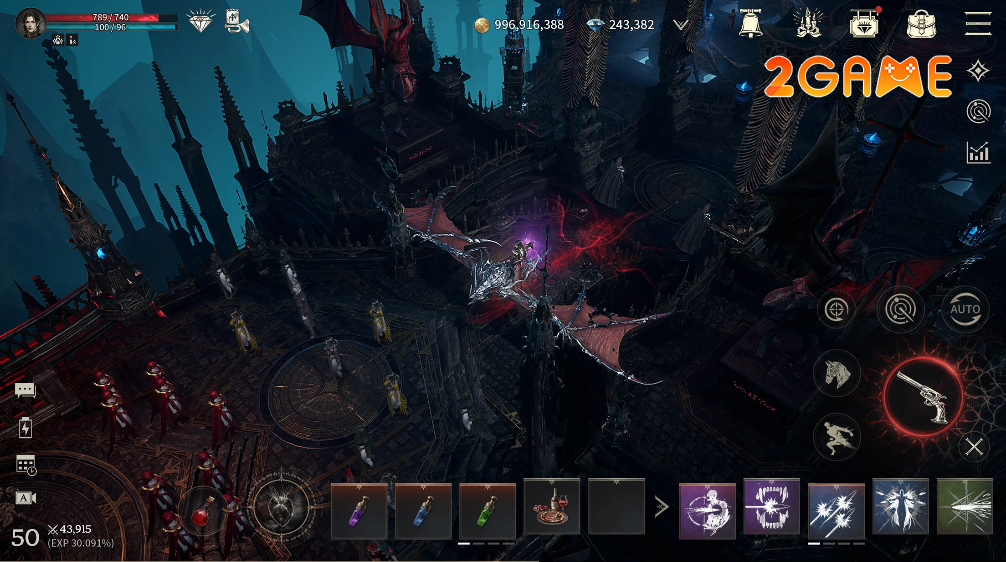1006x562 pixels.
Task: Fire the revolver basic attack
Action: (922, 396)
